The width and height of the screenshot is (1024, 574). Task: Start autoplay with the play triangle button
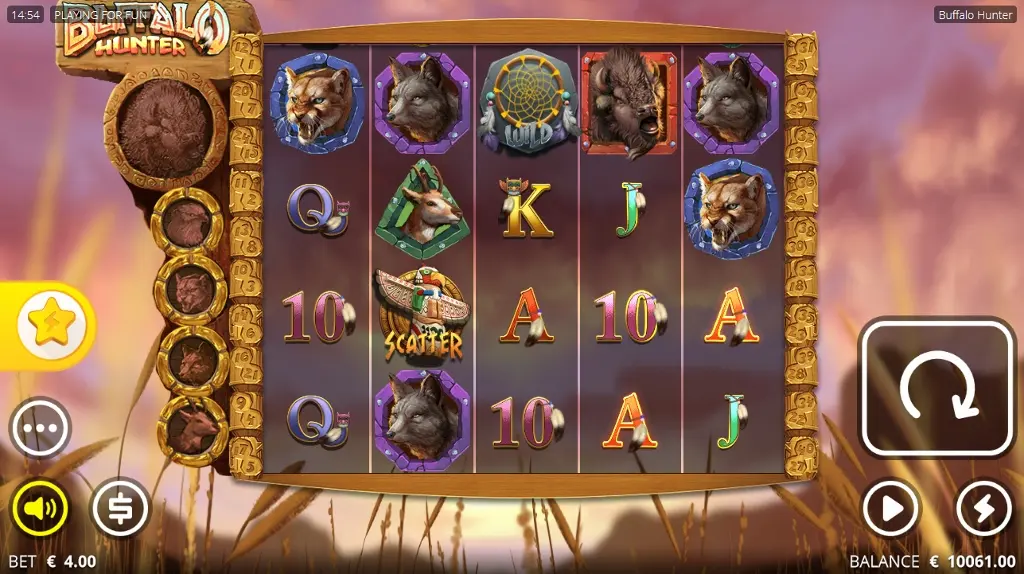tap(890, 510)
